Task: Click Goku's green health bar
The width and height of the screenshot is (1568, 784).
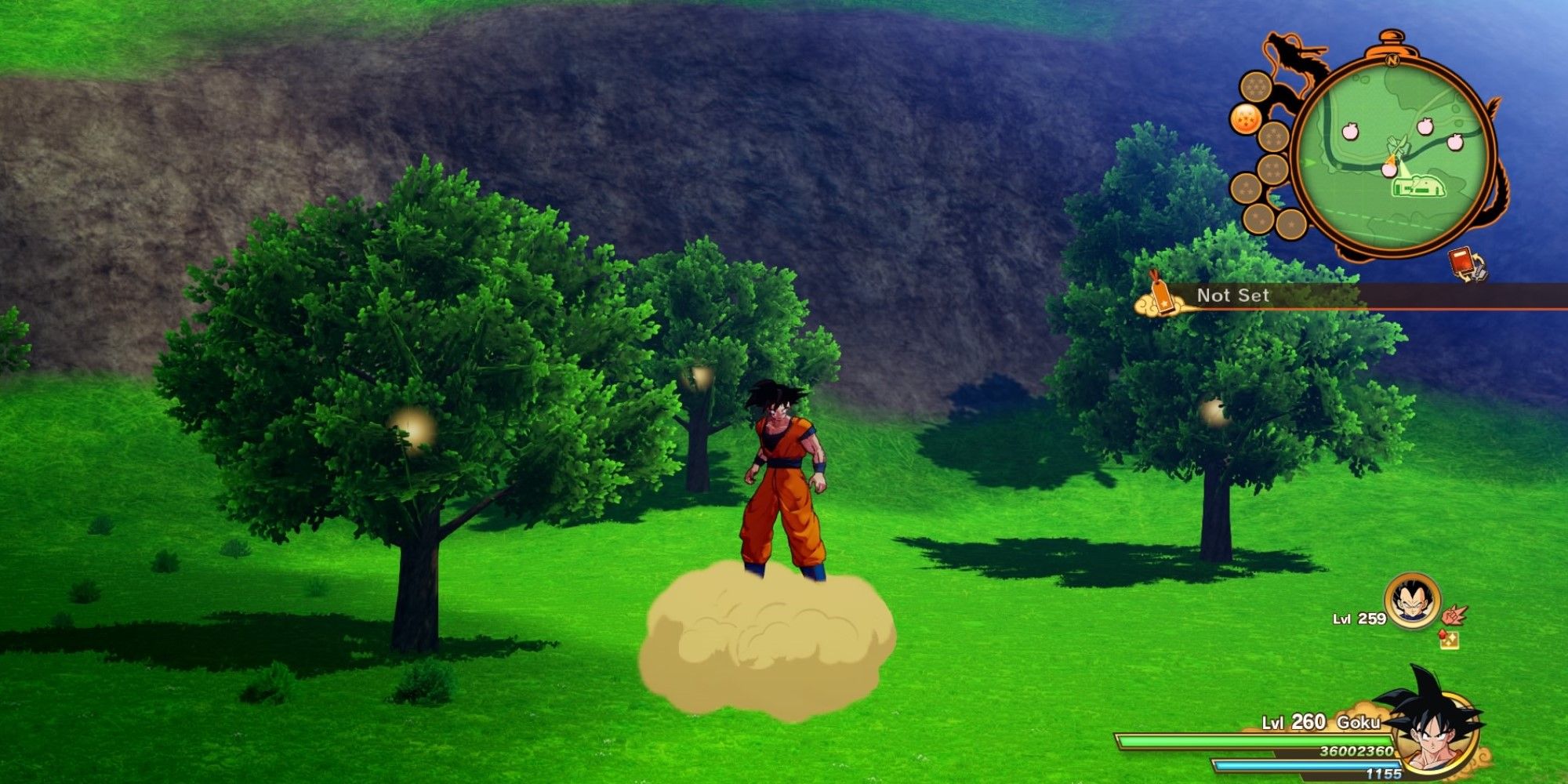Action: tap(1323, 739)
